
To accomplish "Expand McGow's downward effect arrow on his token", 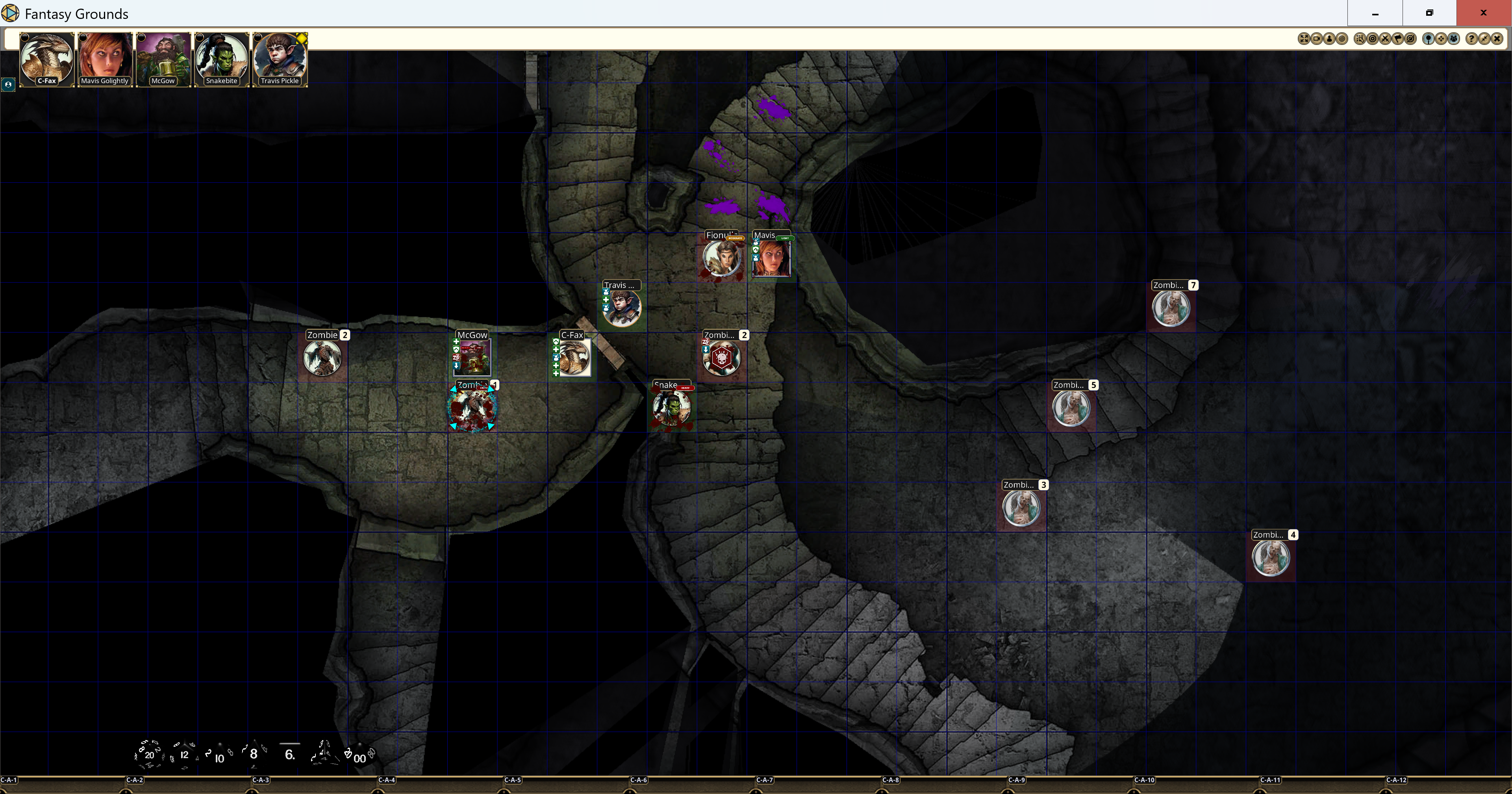I will [457, 365].
